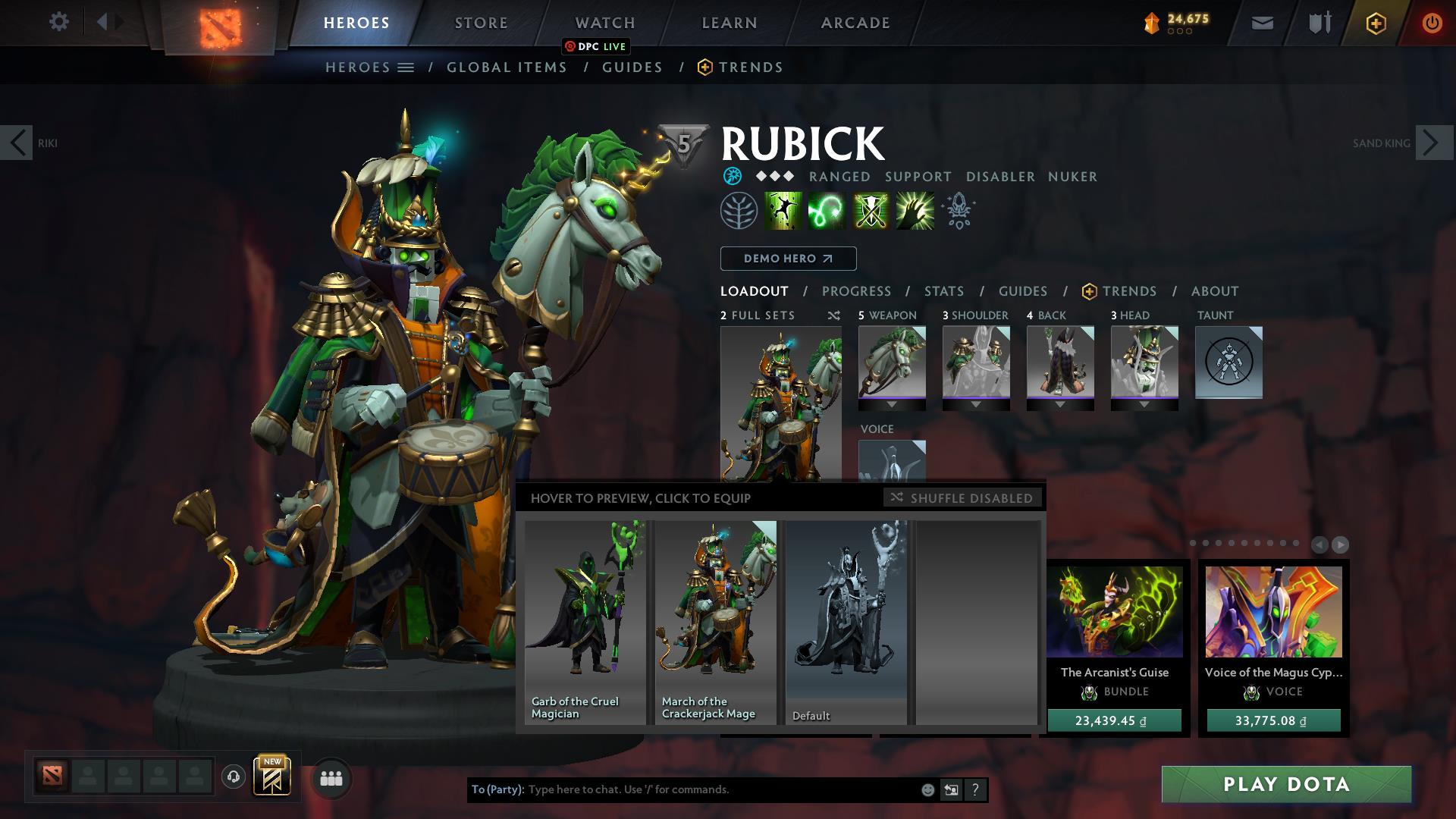This screenshot has width=1456, height=819.
Task: Go to previous hero Riki
Action: [17, 143]
